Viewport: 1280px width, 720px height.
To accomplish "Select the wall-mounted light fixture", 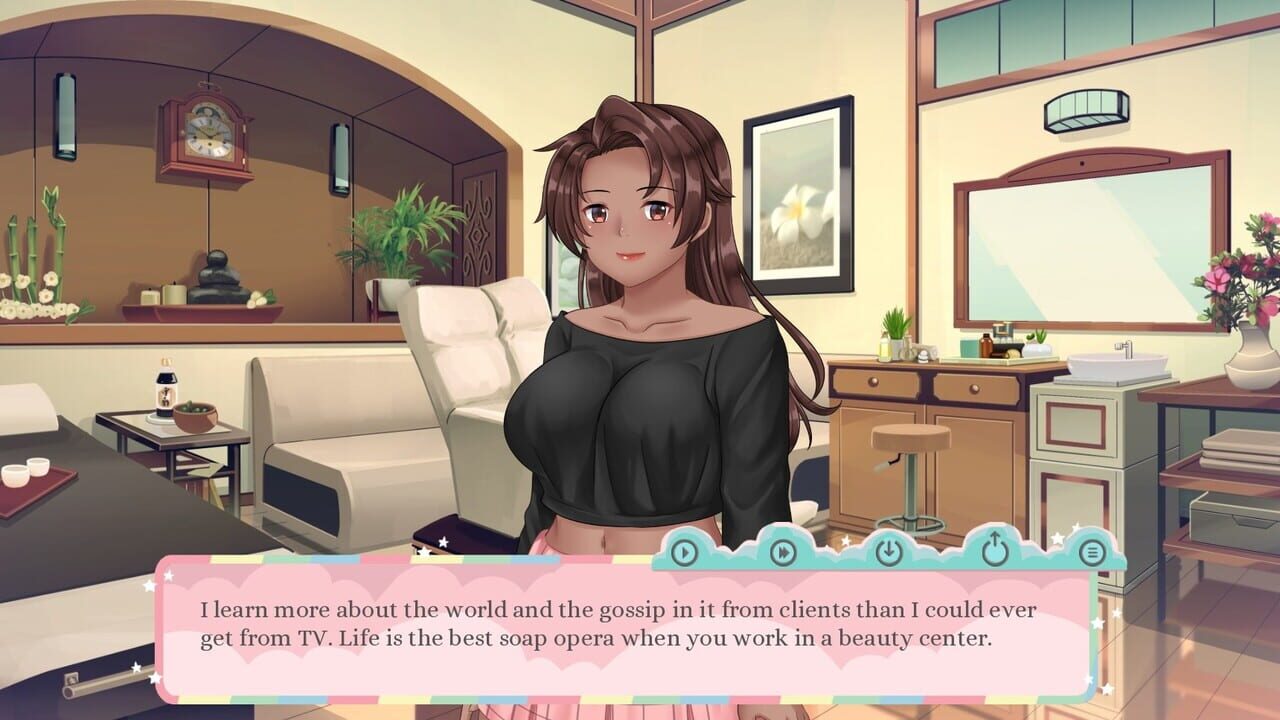I will pyautogui.click(x=1085, y=110).
